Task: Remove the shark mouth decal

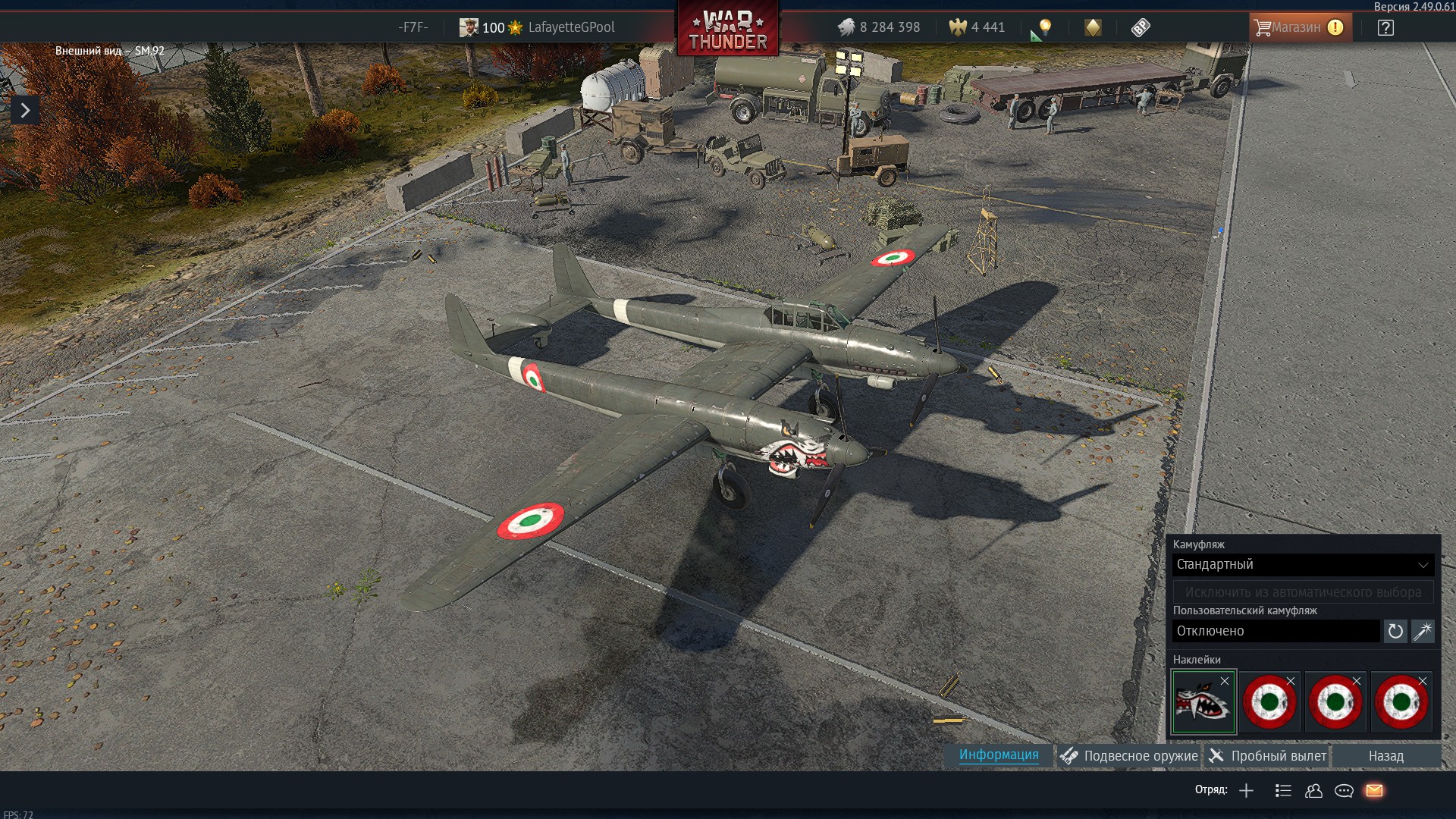Action: point(1225,681)
